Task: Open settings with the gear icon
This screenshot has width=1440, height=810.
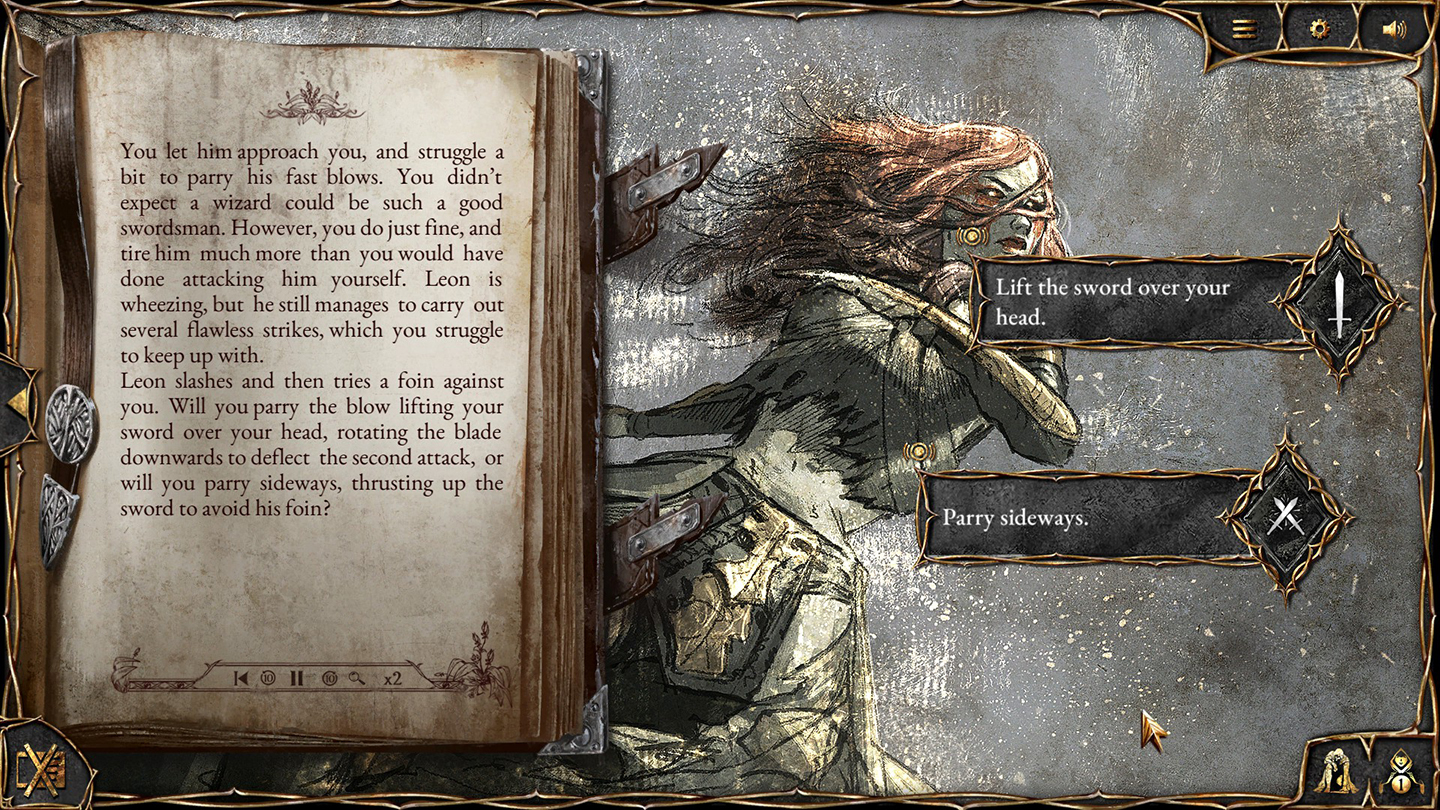Action: (1320, 29)
